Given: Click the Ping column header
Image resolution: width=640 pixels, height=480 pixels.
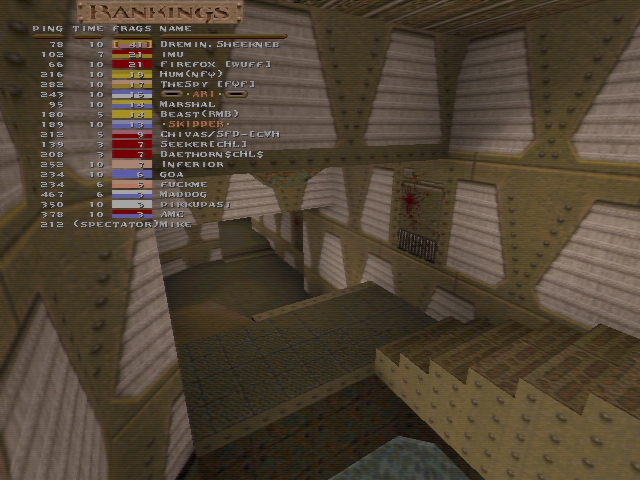Looking at the screenshot, I should point(47,29).
